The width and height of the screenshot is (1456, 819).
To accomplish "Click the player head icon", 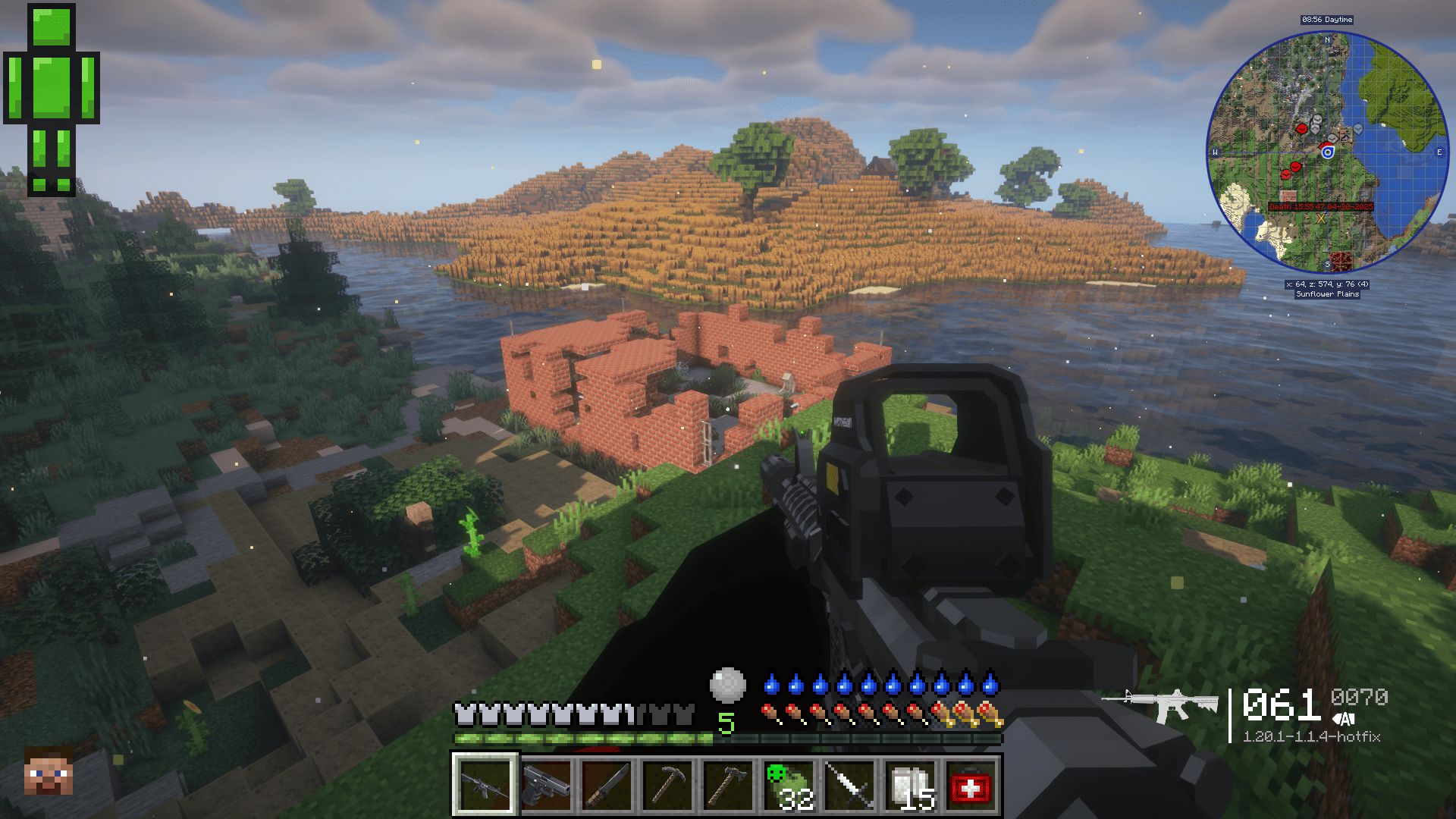I will pyautogui.click(x=49, y=772).
